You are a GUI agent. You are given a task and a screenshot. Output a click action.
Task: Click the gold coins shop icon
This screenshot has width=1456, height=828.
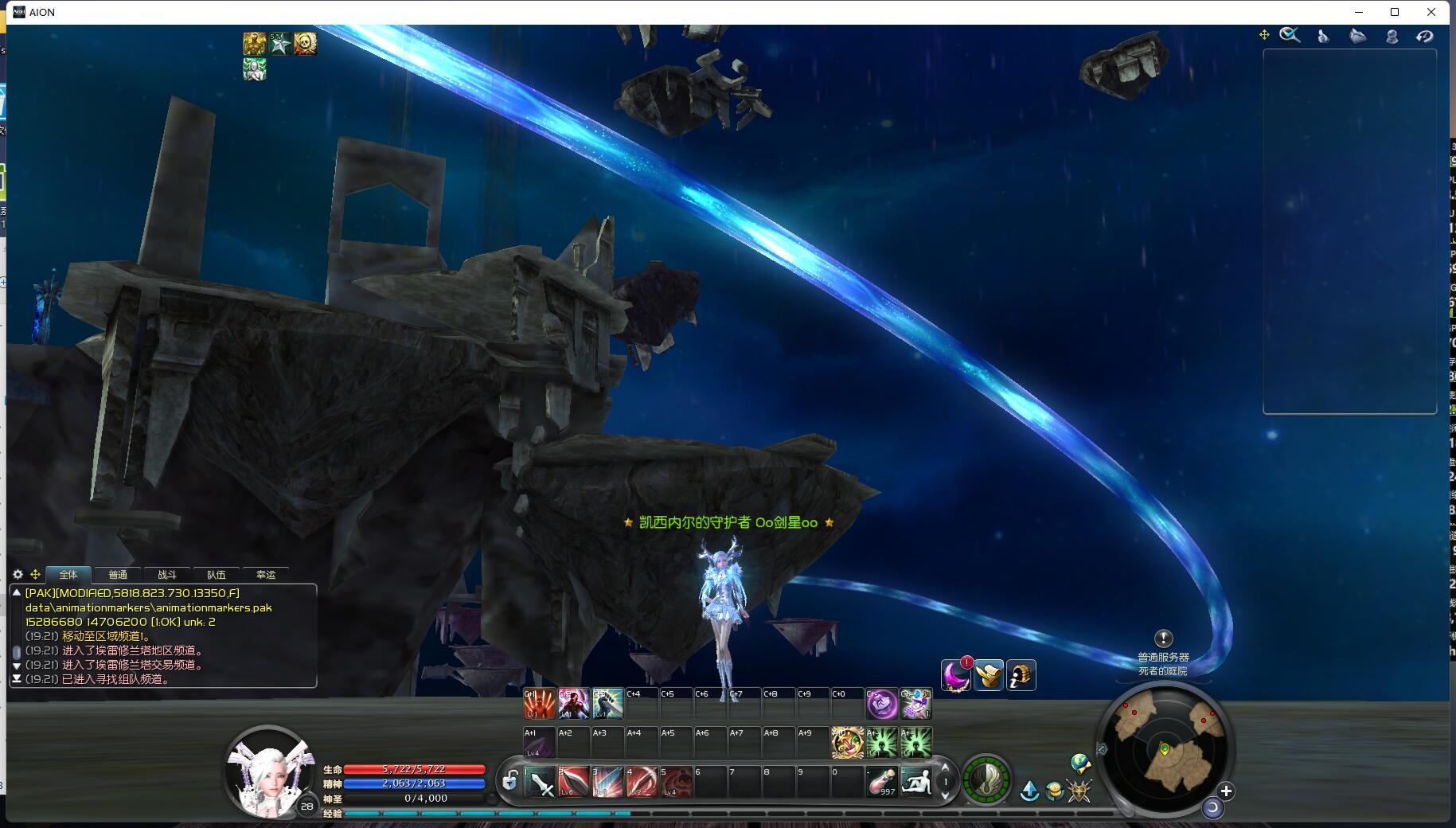click(x=1055, y=791)
